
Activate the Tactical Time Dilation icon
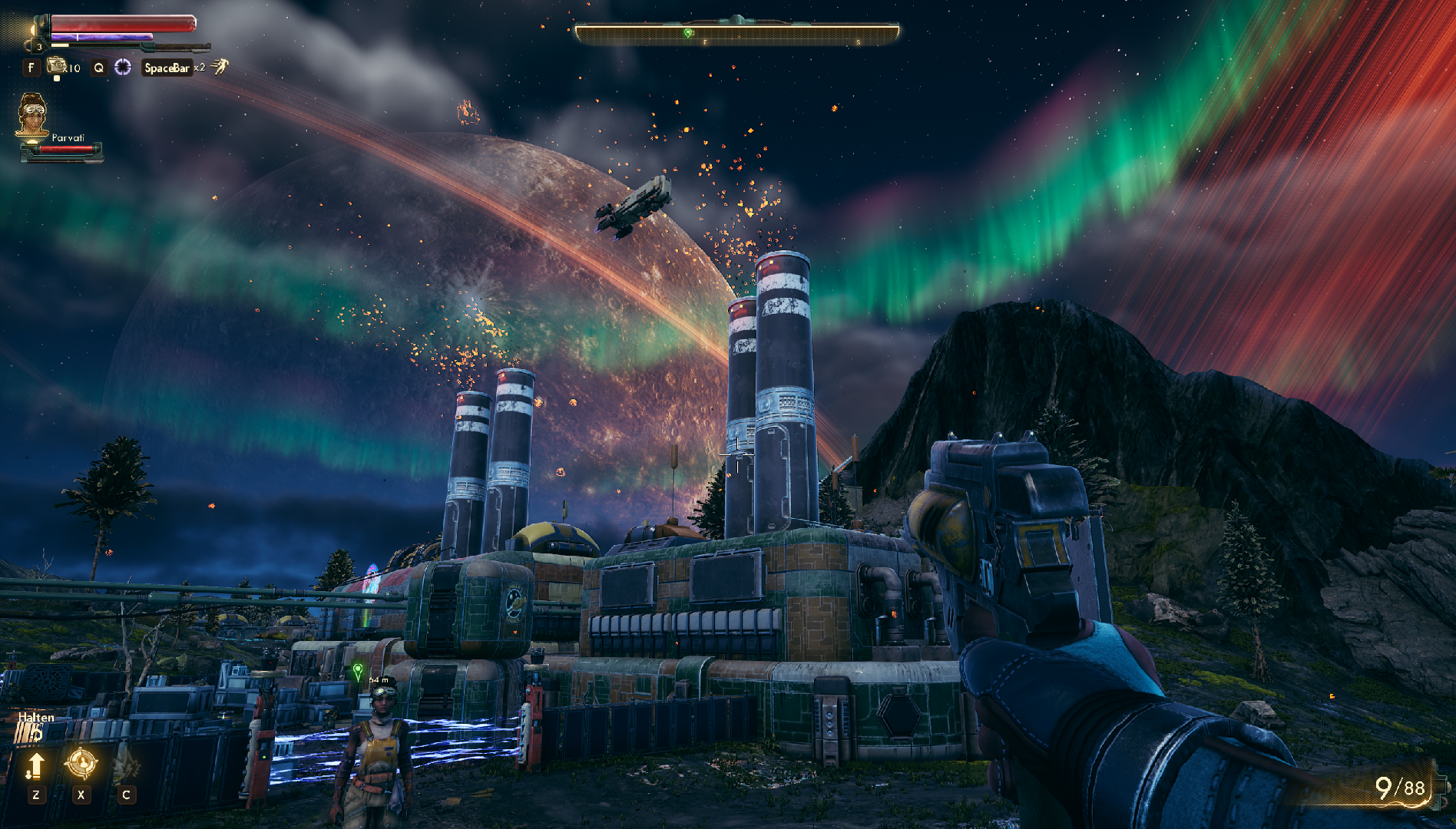coord(123,68)
